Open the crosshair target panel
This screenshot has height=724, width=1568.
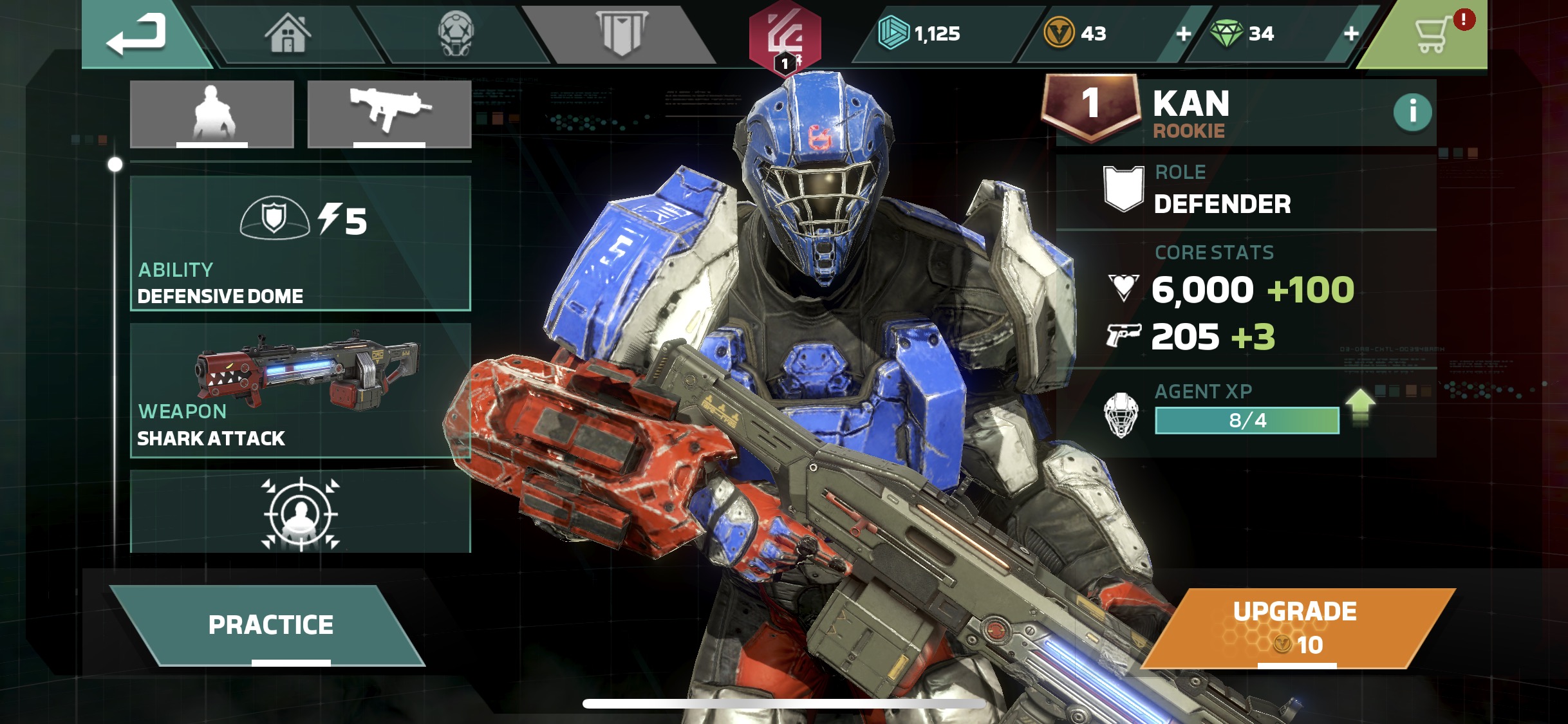coord(301,512)
